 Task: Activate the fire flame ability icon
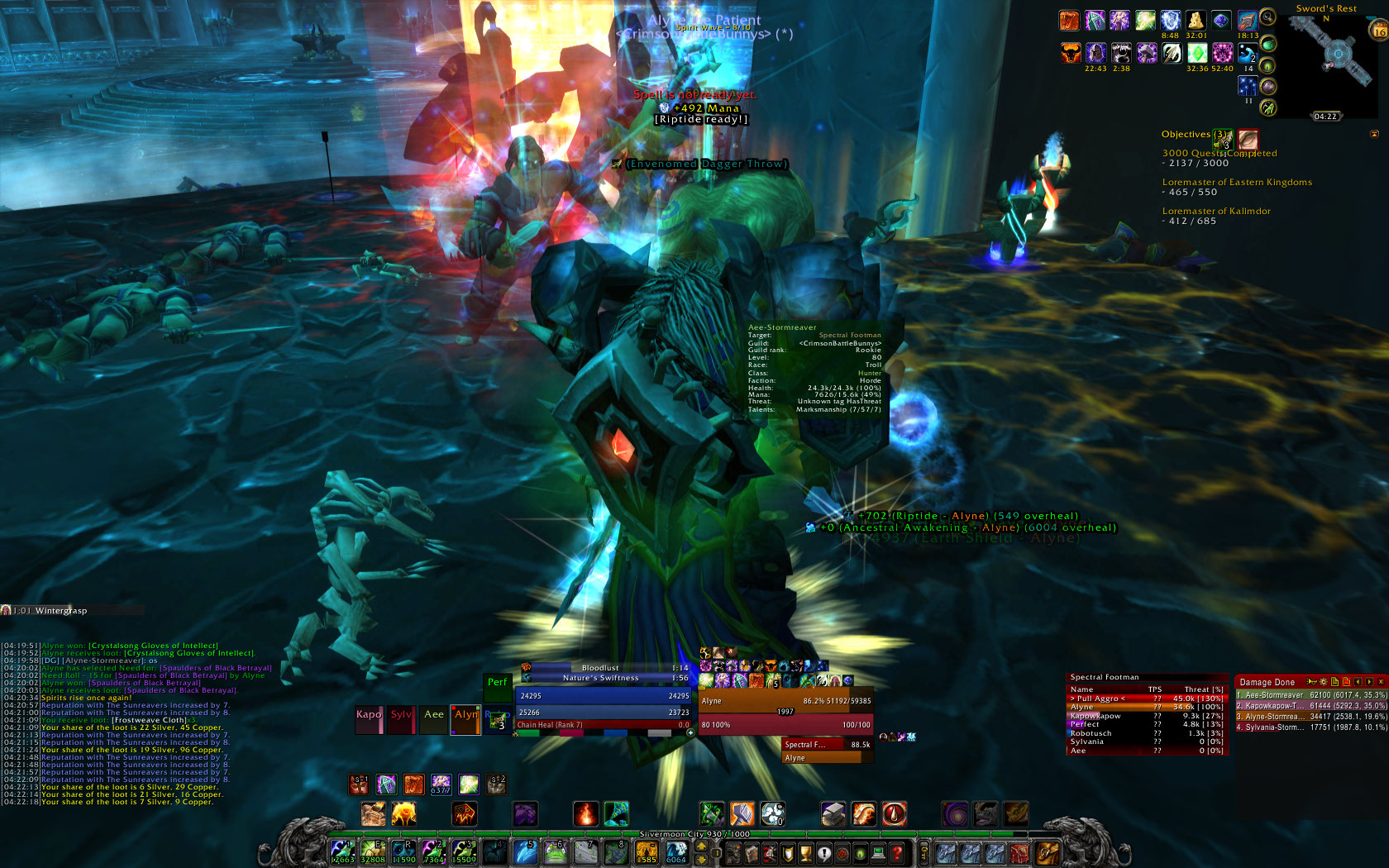(585, 814)
